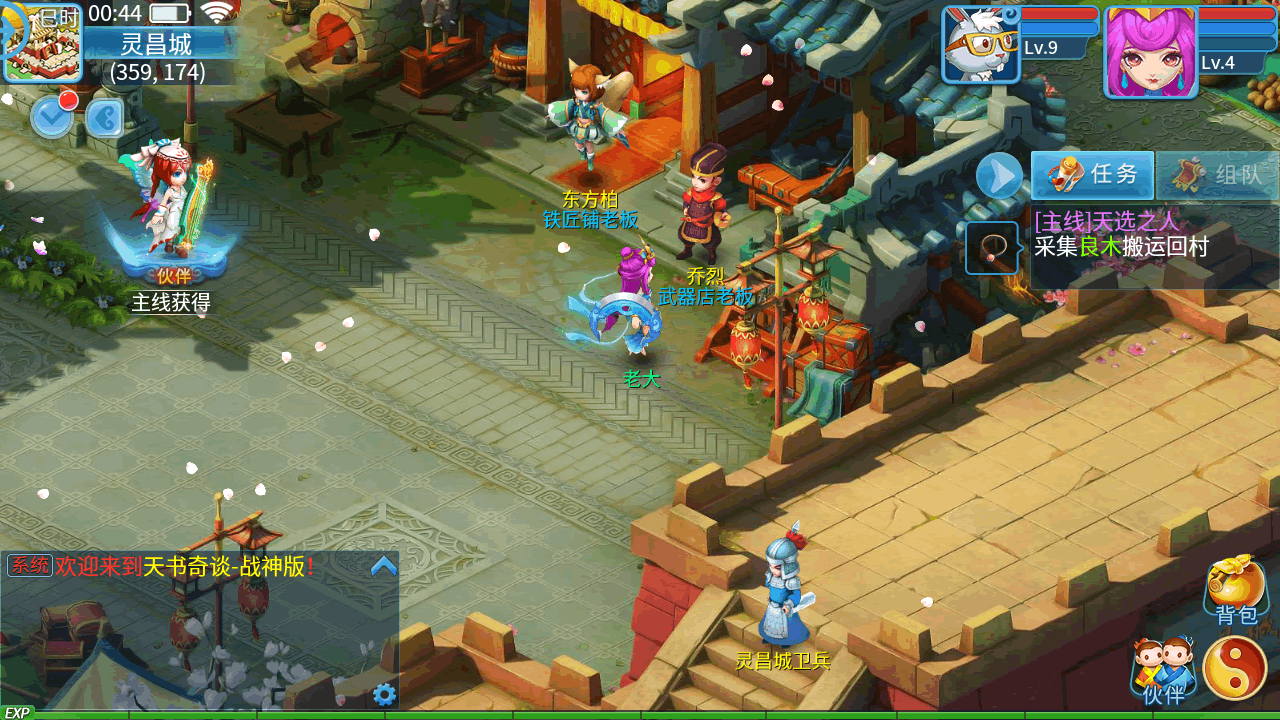Switch to the 任务 quest tab
This screenshot has width=1280, height=720.
point(1093,175)
